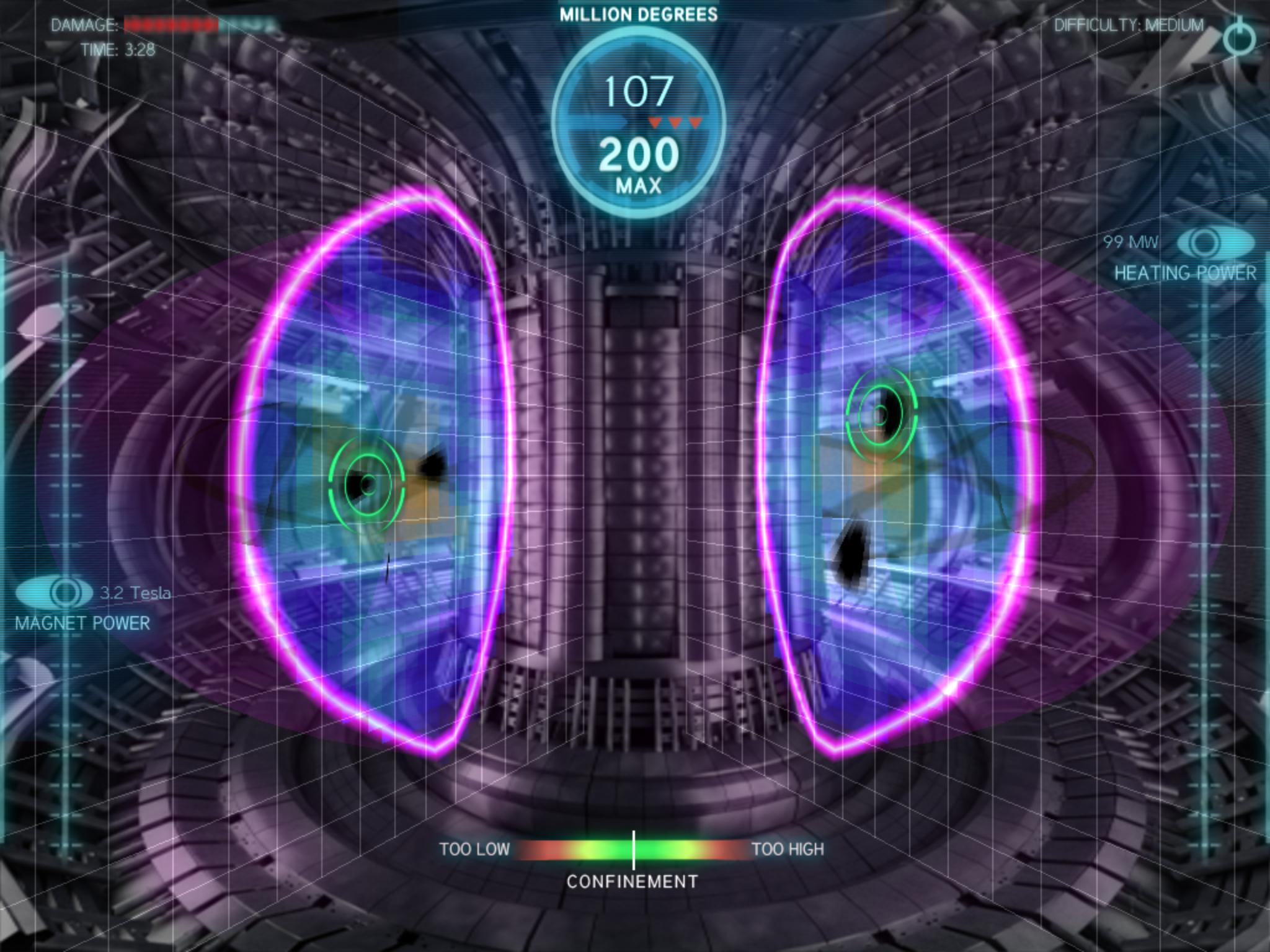This screenshot has height=952, width=1270.
Task: Move the confinement slider marker
Action: point(634,847)
